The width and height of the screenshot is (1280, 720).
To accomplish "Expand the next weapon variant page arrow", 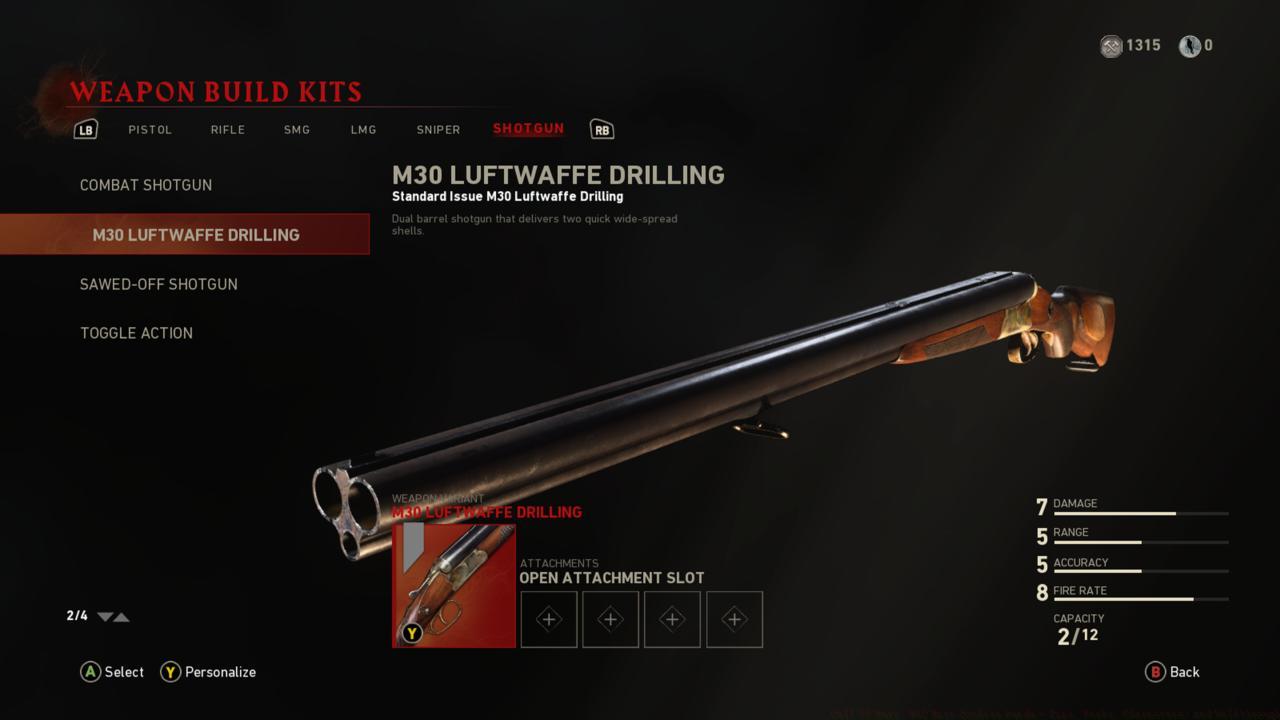I will coord(103,617).
